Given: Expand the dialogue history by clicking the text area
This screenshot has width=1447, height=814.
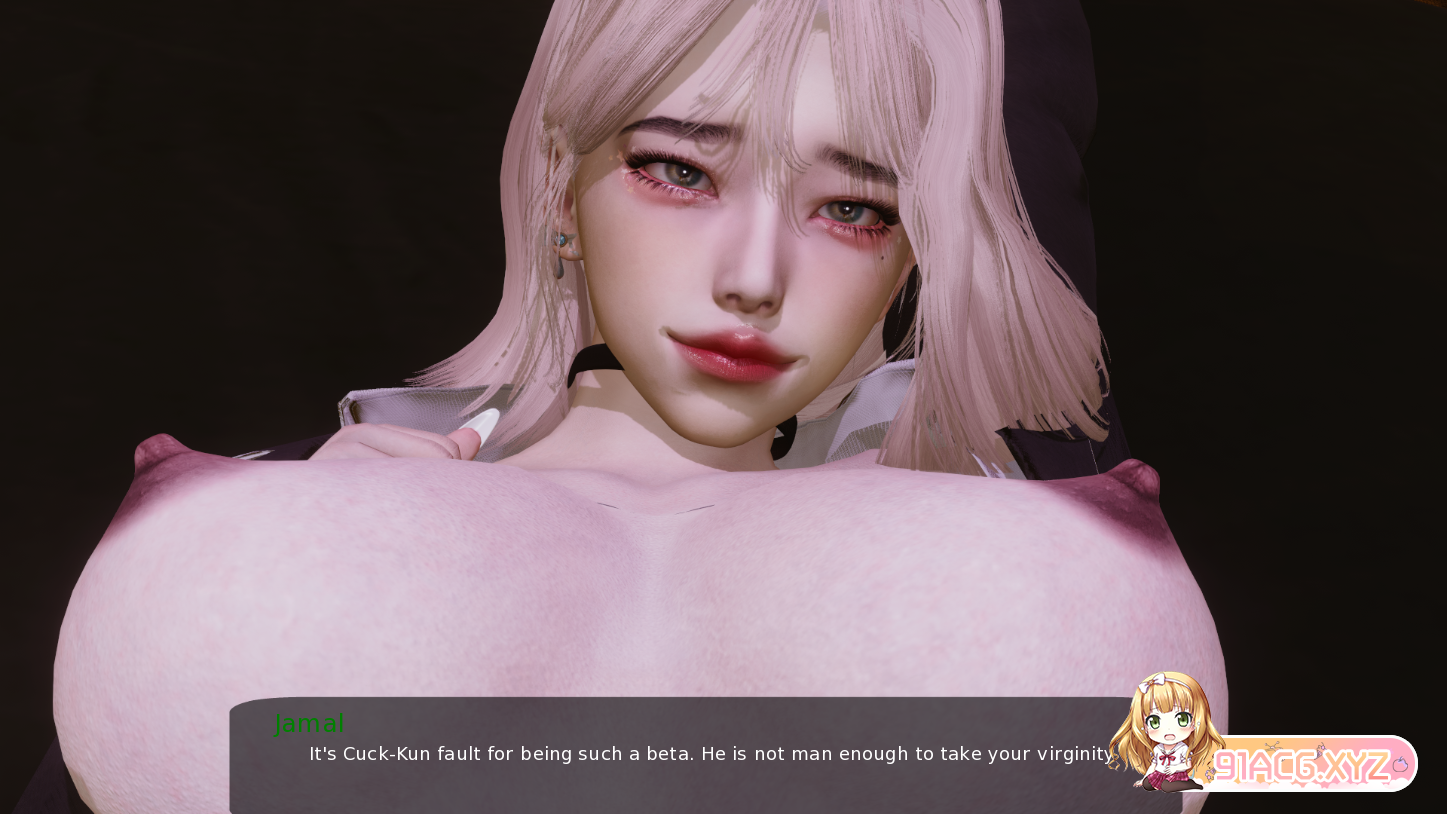Looking at the screenshot, I should pos(700,754).
